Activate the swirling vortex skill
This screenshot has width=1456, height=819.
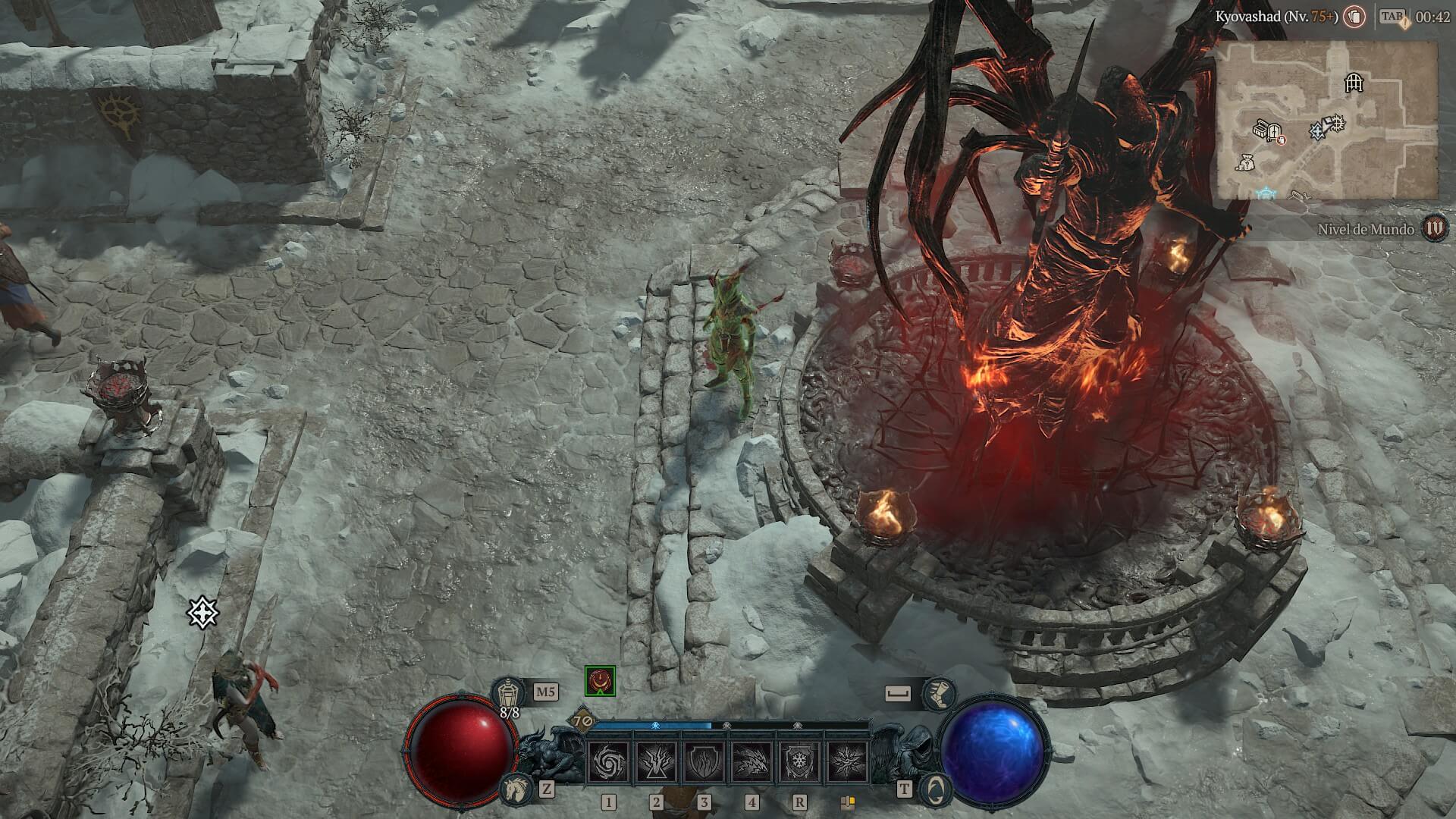[x=608, y=761]
